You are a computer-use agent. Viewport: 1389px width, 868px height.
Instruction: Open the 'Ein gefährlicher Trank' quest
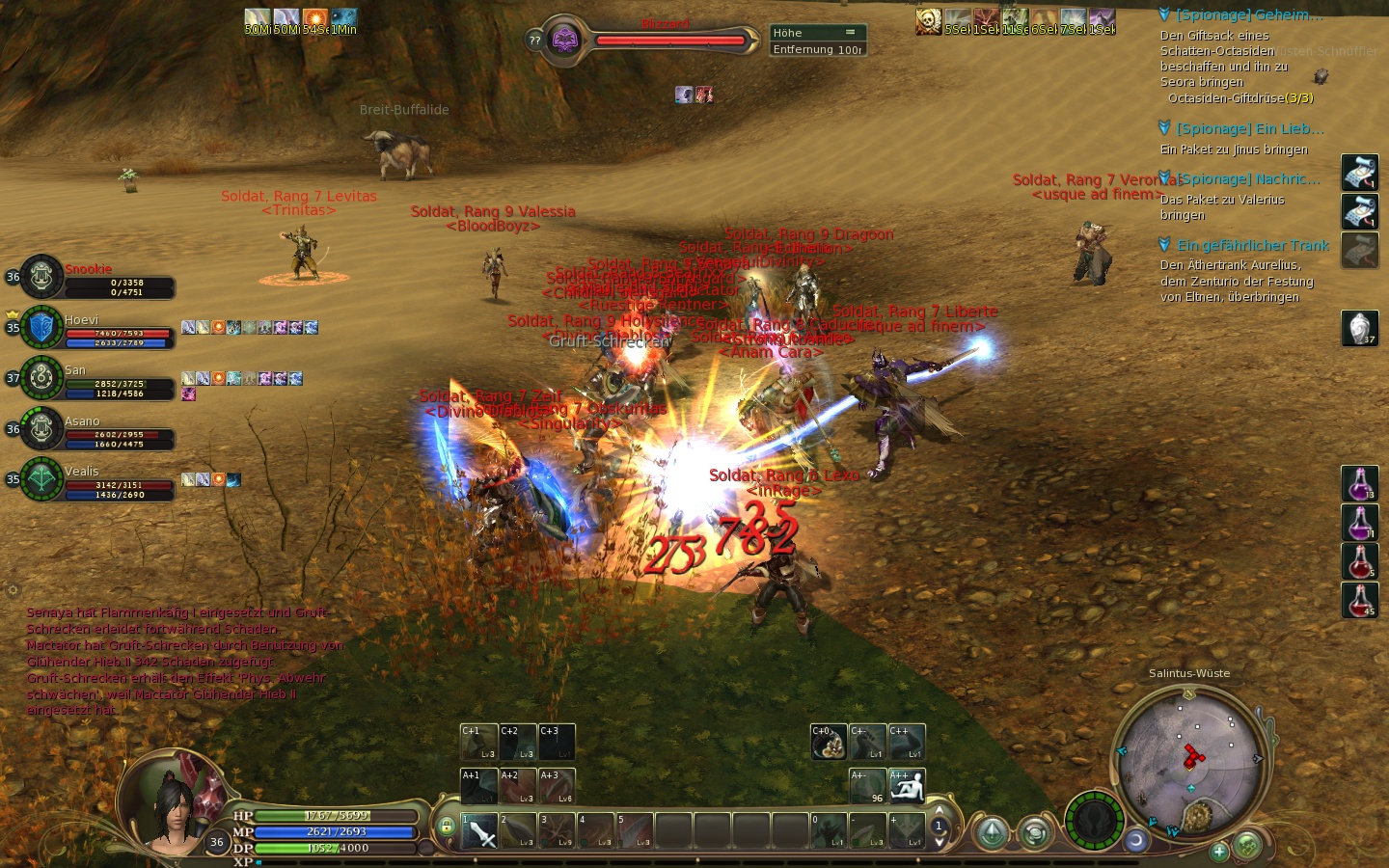(x=1253, y=246)
